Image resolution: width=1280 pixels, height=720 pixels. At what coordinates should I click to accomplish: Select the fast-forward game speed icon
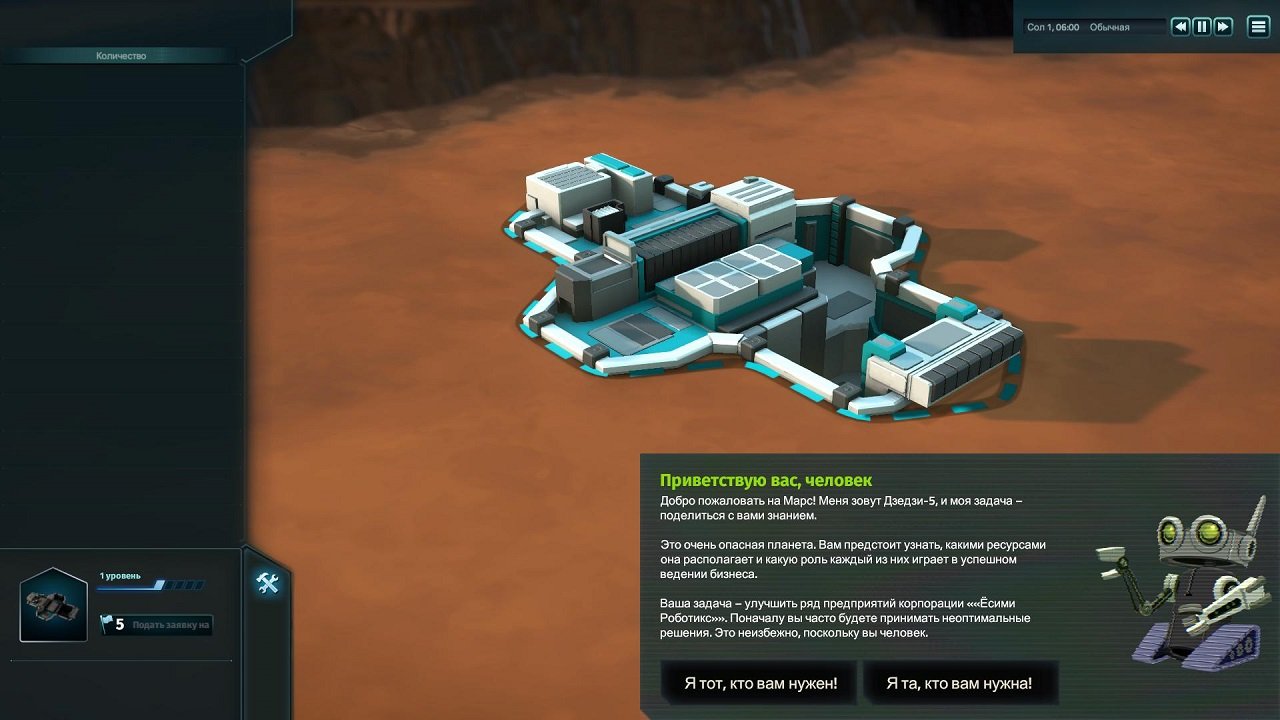coord(1222,27)
